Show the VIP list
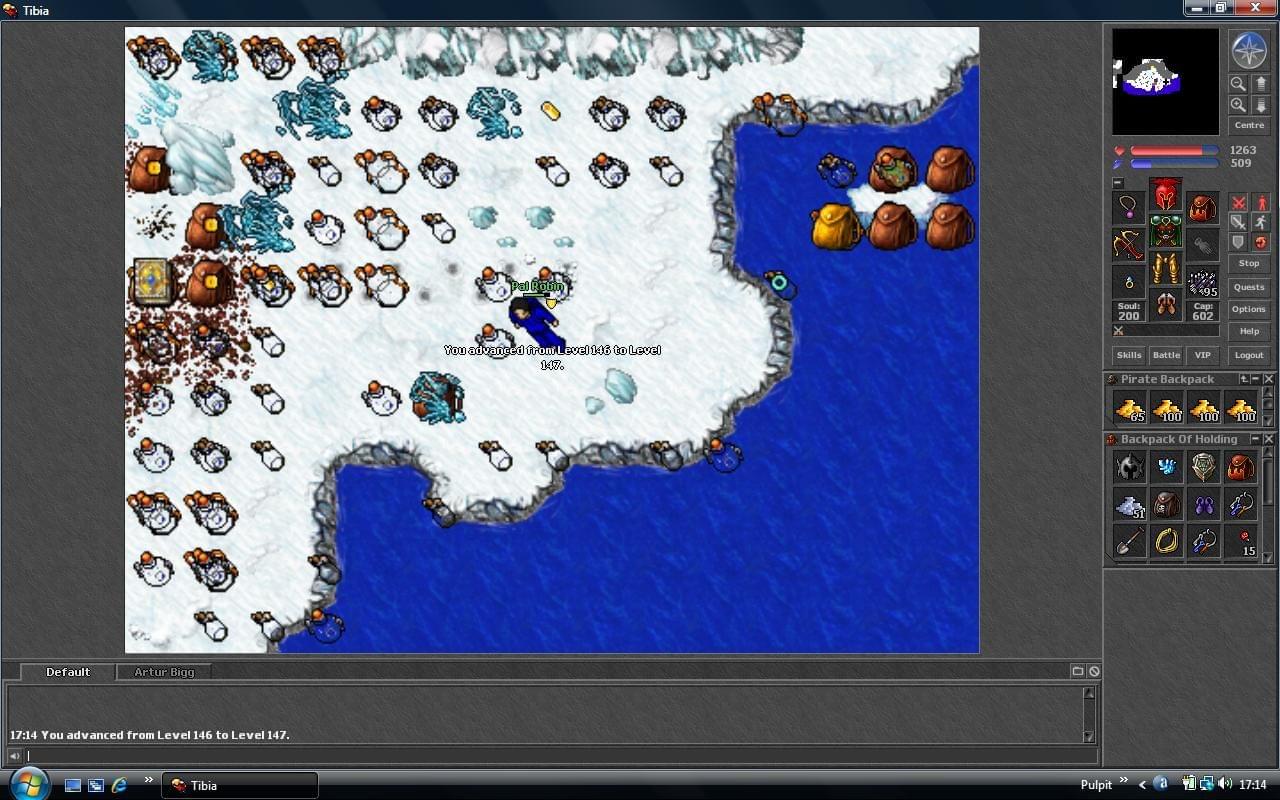 coord(1203,355)
